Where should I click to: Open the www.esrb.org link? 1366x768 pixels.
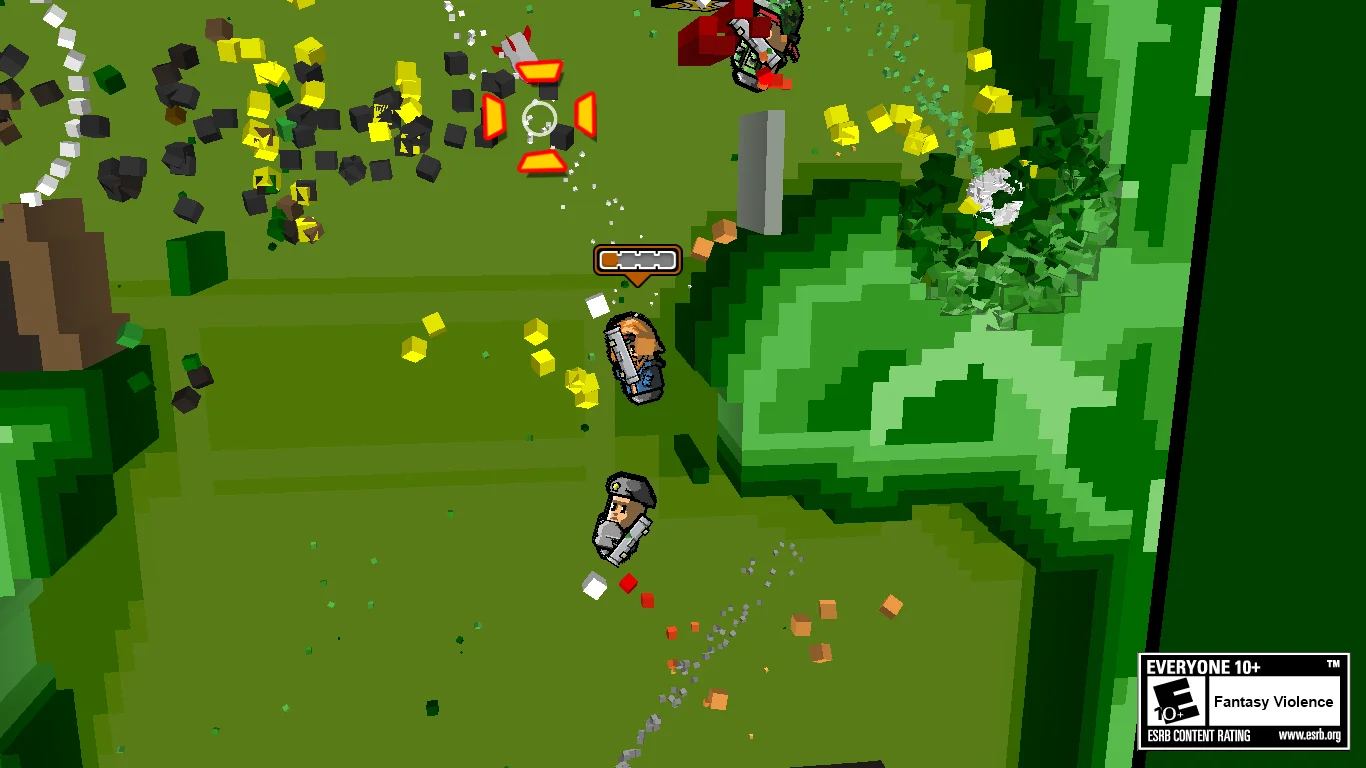[1311, 734]
